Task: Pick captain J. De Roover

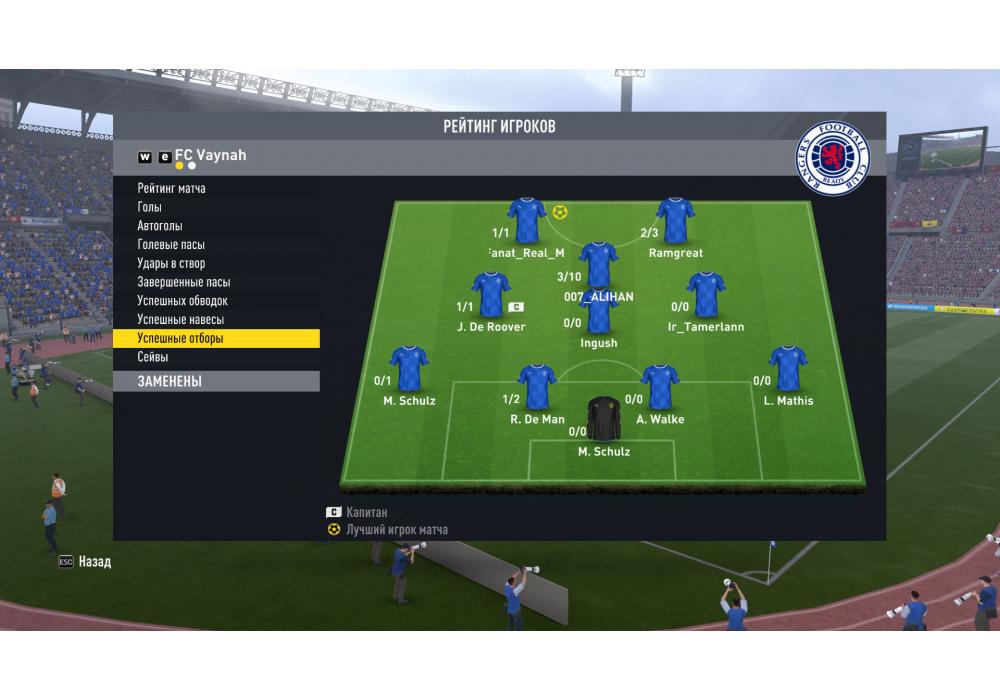Action: click(x=491, y=294)
